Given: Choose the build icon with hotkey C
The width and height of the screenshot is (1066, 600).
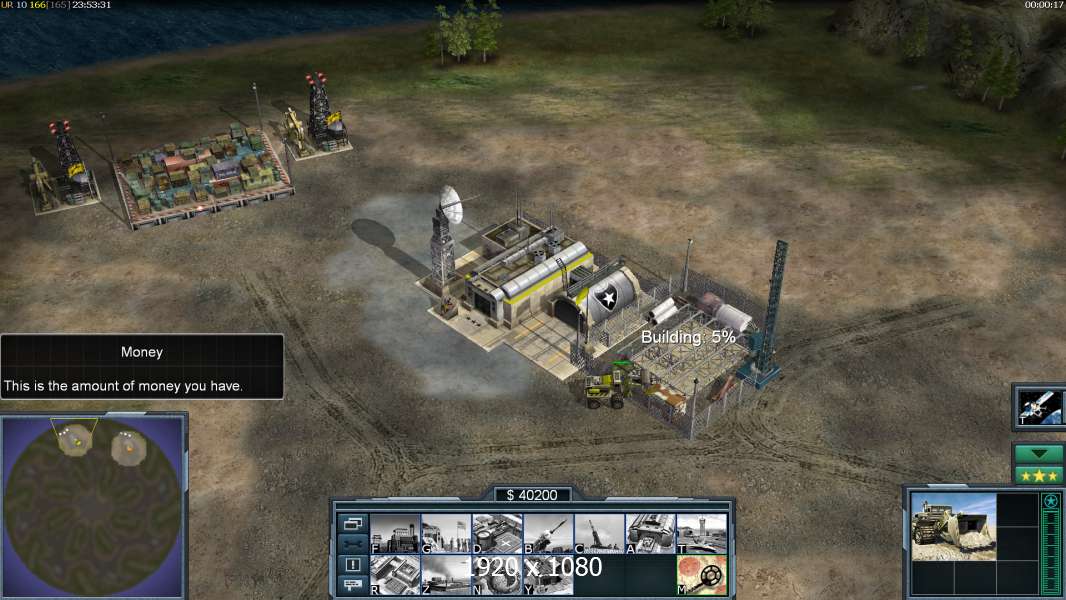Looking at the screenshot, I should 599,533.
